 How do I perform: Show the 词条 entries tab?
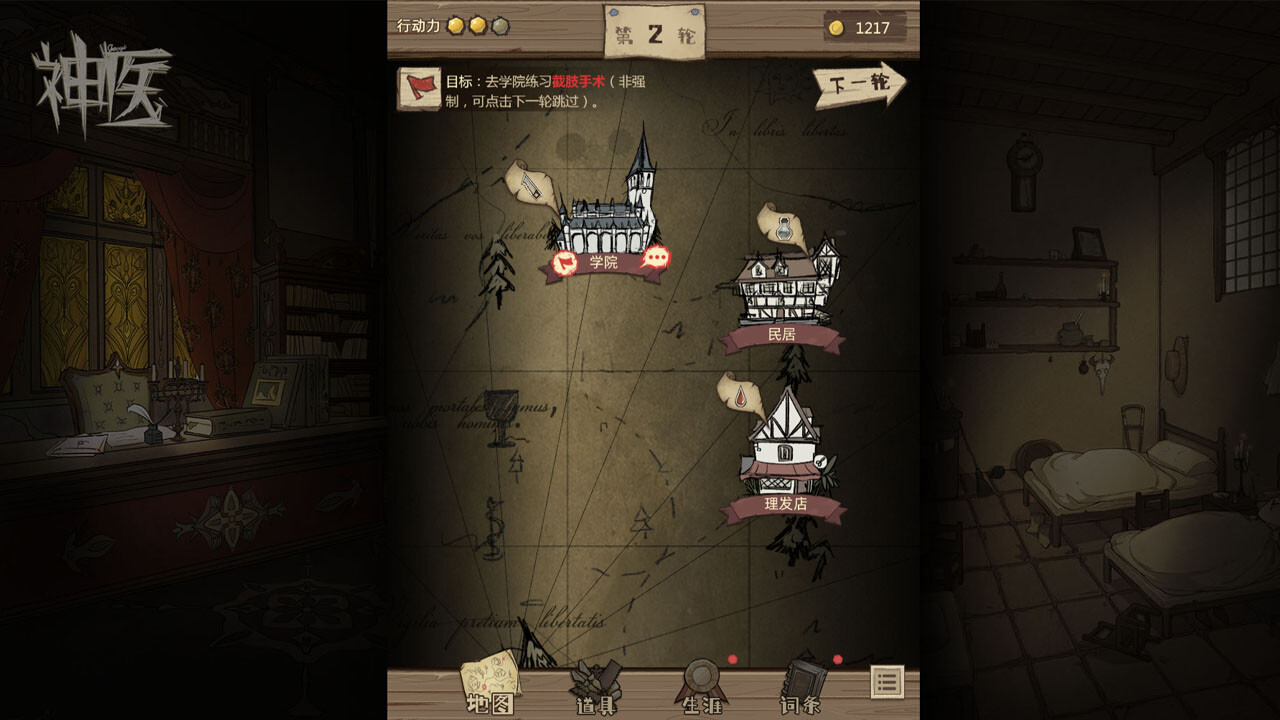802,688
